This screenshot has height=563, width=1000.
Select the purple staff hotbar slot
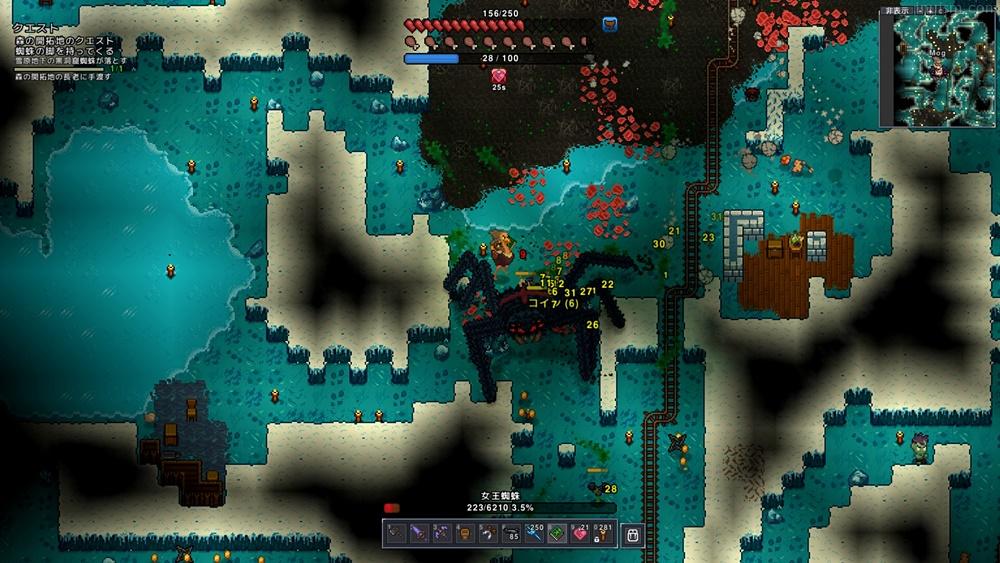pyautogui.click(x=418, y=535)
